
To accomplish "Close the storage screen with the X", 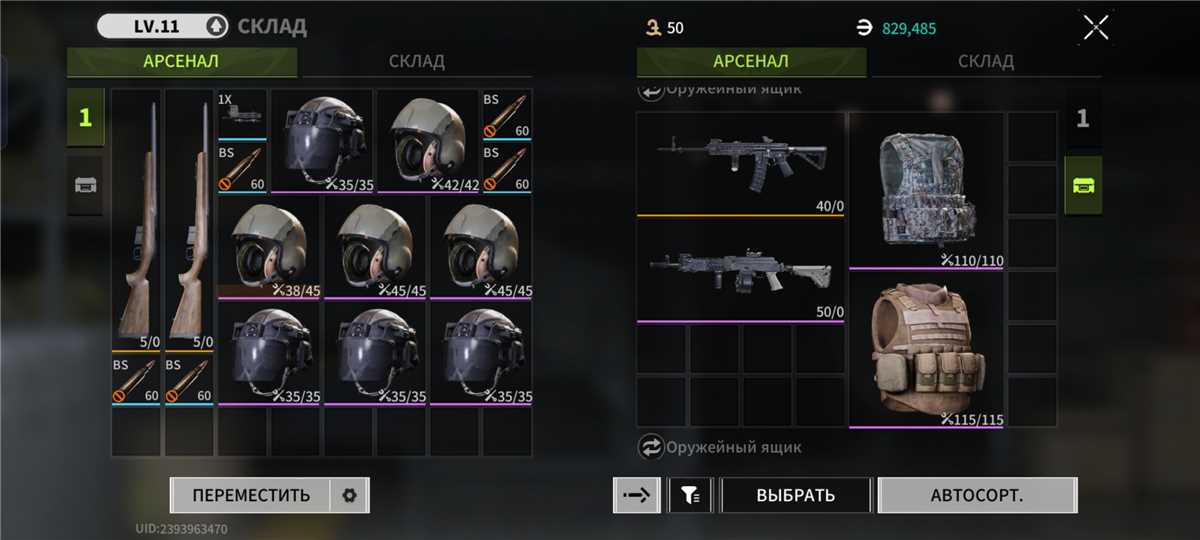I will point(1096,28).
